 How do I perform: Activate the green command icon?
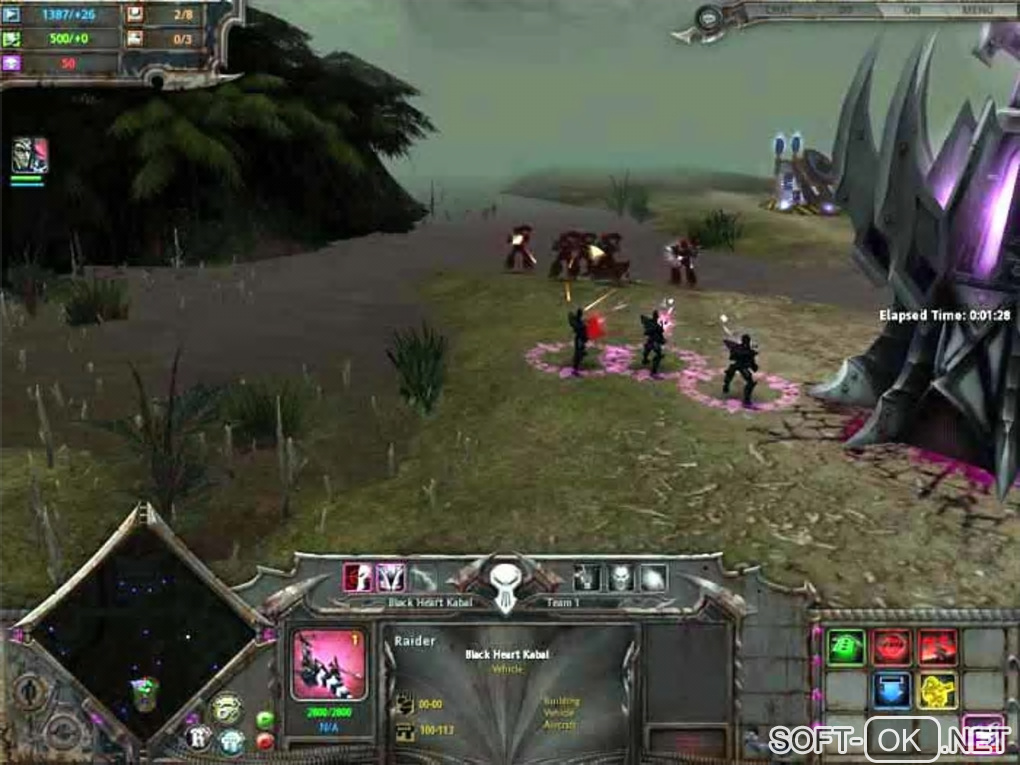coord(846,647)
